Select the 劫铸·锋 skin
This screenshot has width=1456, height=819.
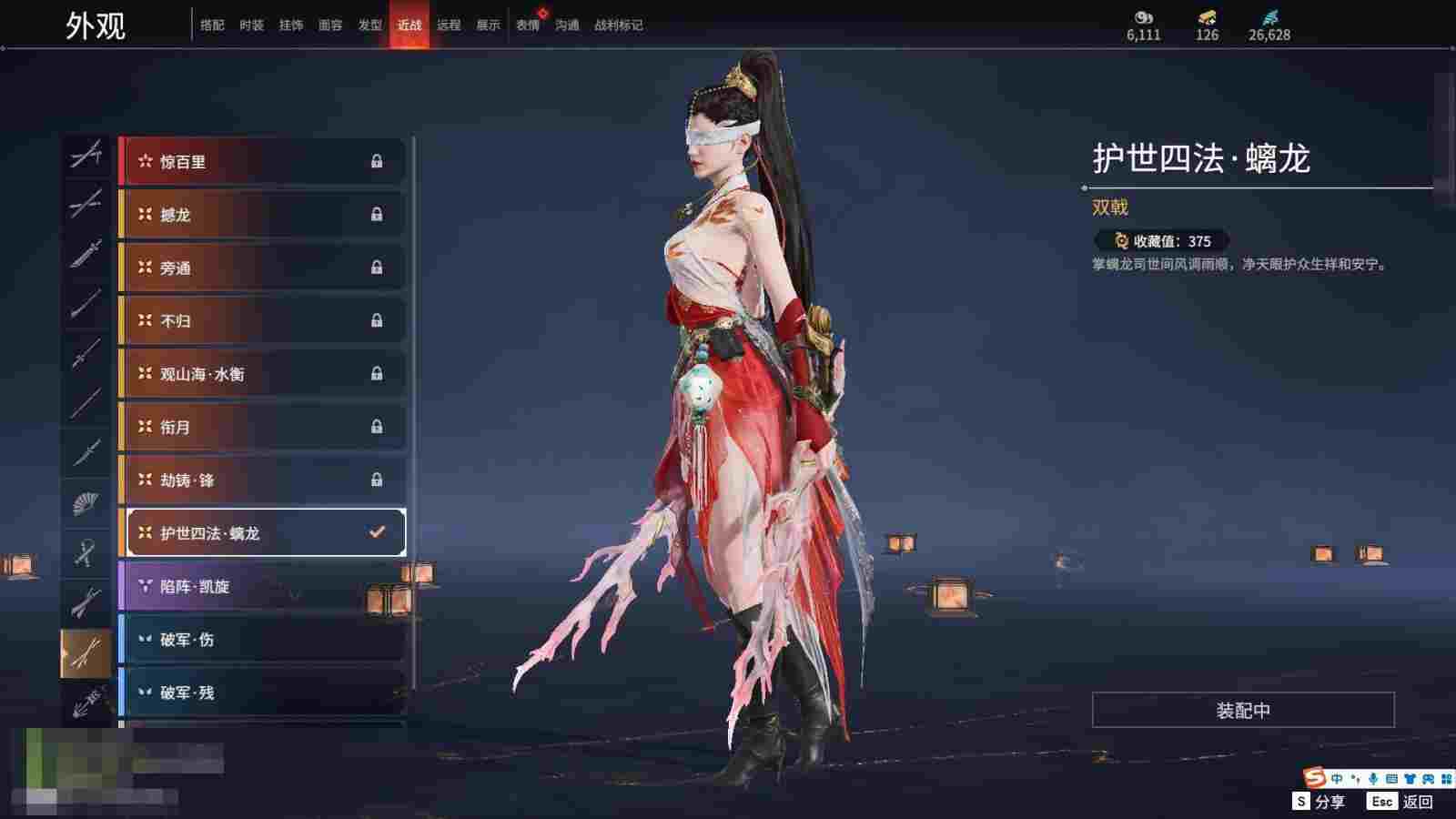point(262,480)
